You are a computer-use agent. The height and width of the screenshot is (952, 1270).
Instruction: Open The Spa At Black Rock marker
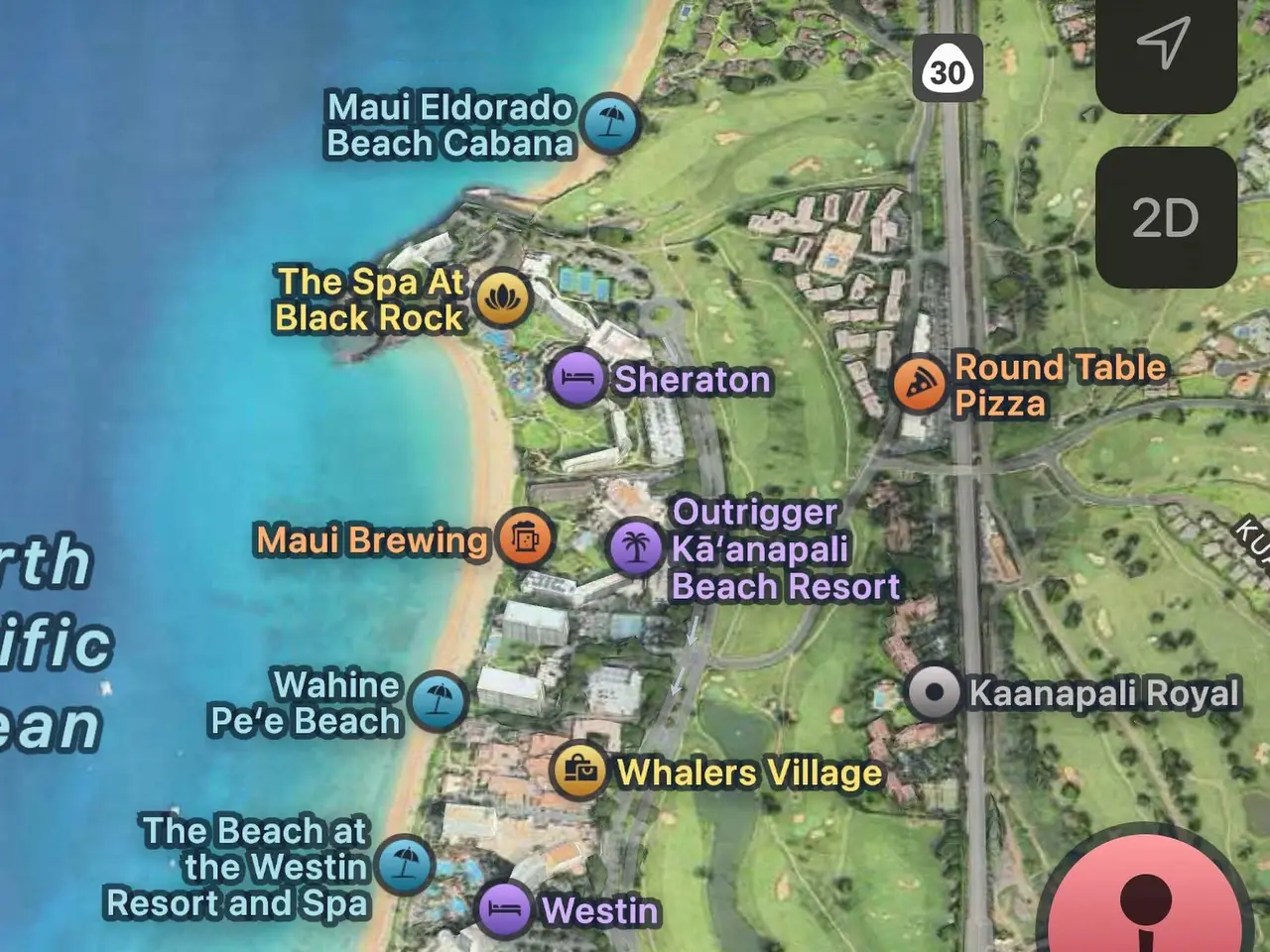point(503,298)
